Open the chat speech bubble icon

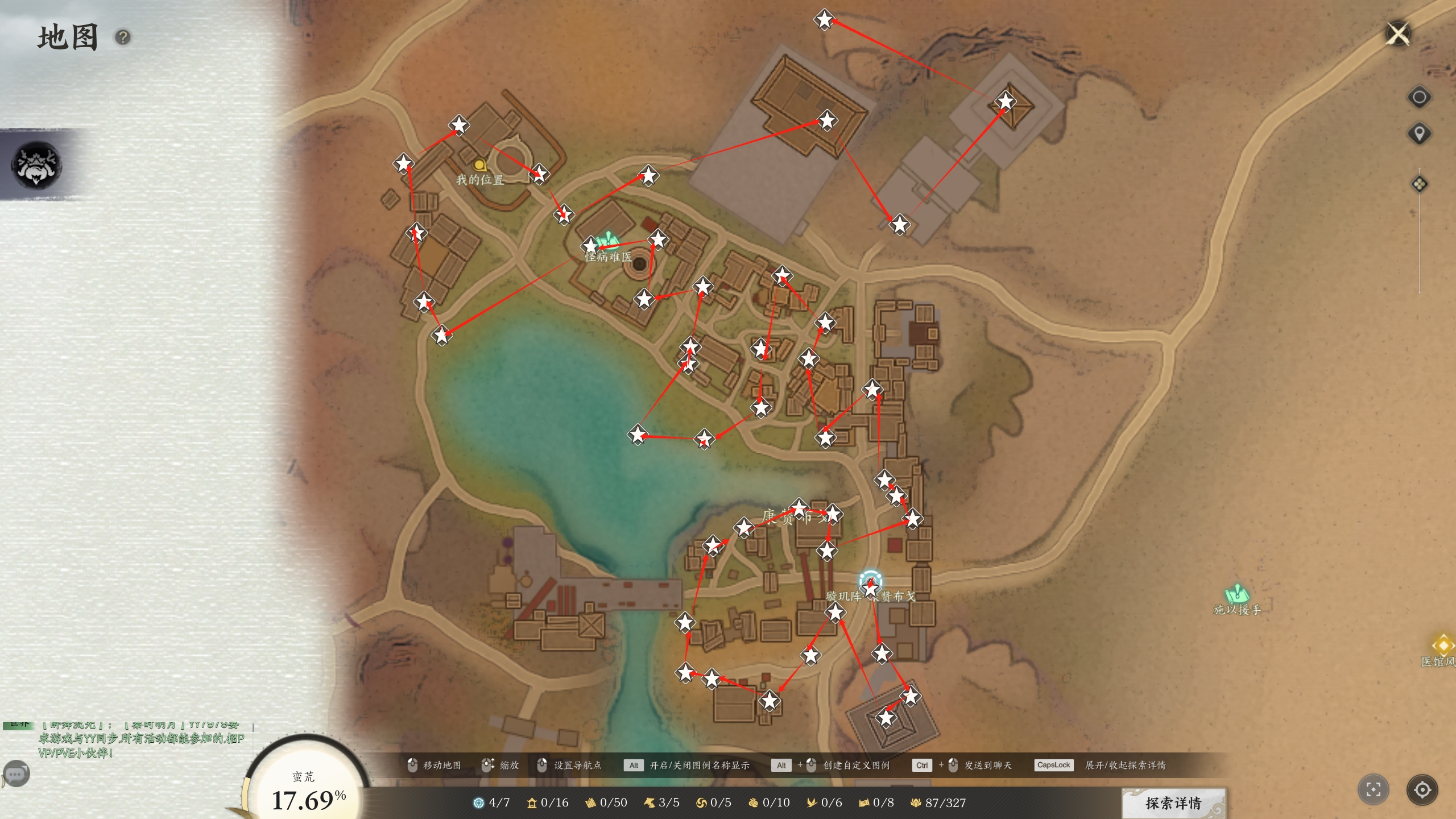click(x=16, y=773)
